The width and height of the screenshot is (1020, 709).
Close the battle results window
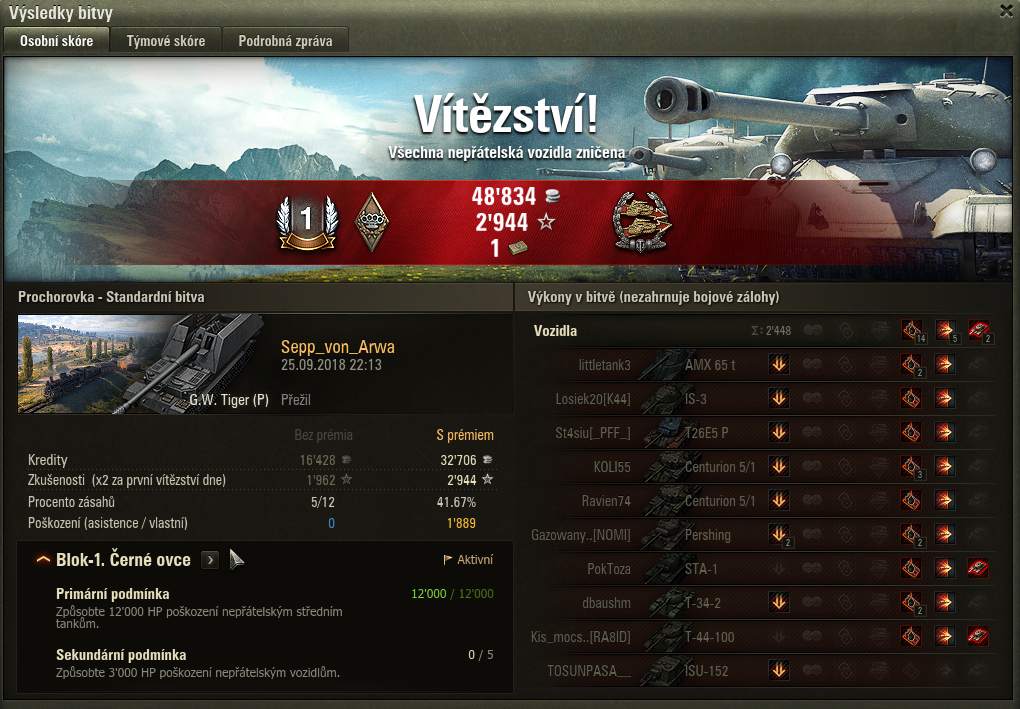(x=1006, y=11)
